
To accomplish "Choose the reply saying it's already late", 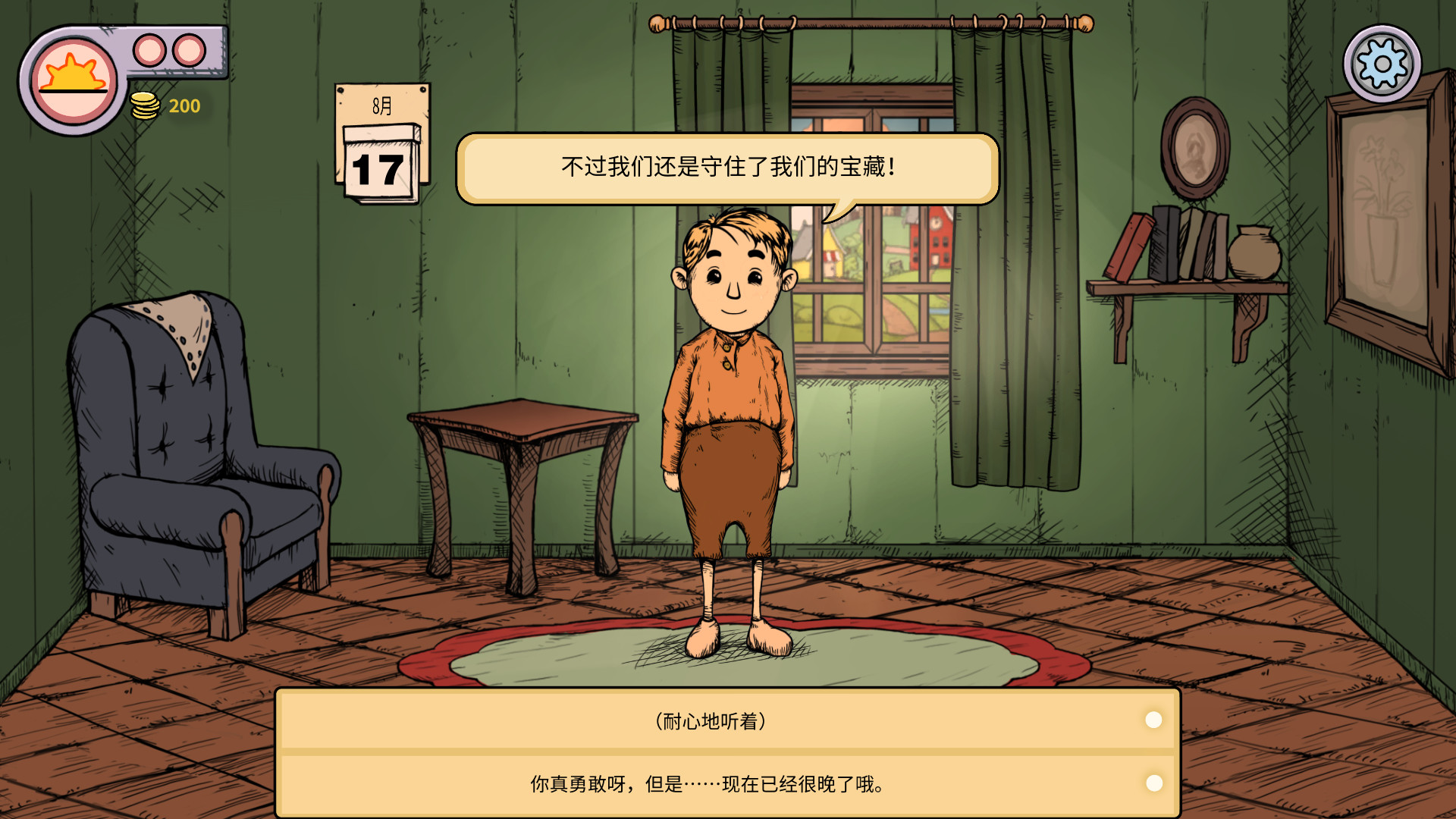I will [708, 785].
